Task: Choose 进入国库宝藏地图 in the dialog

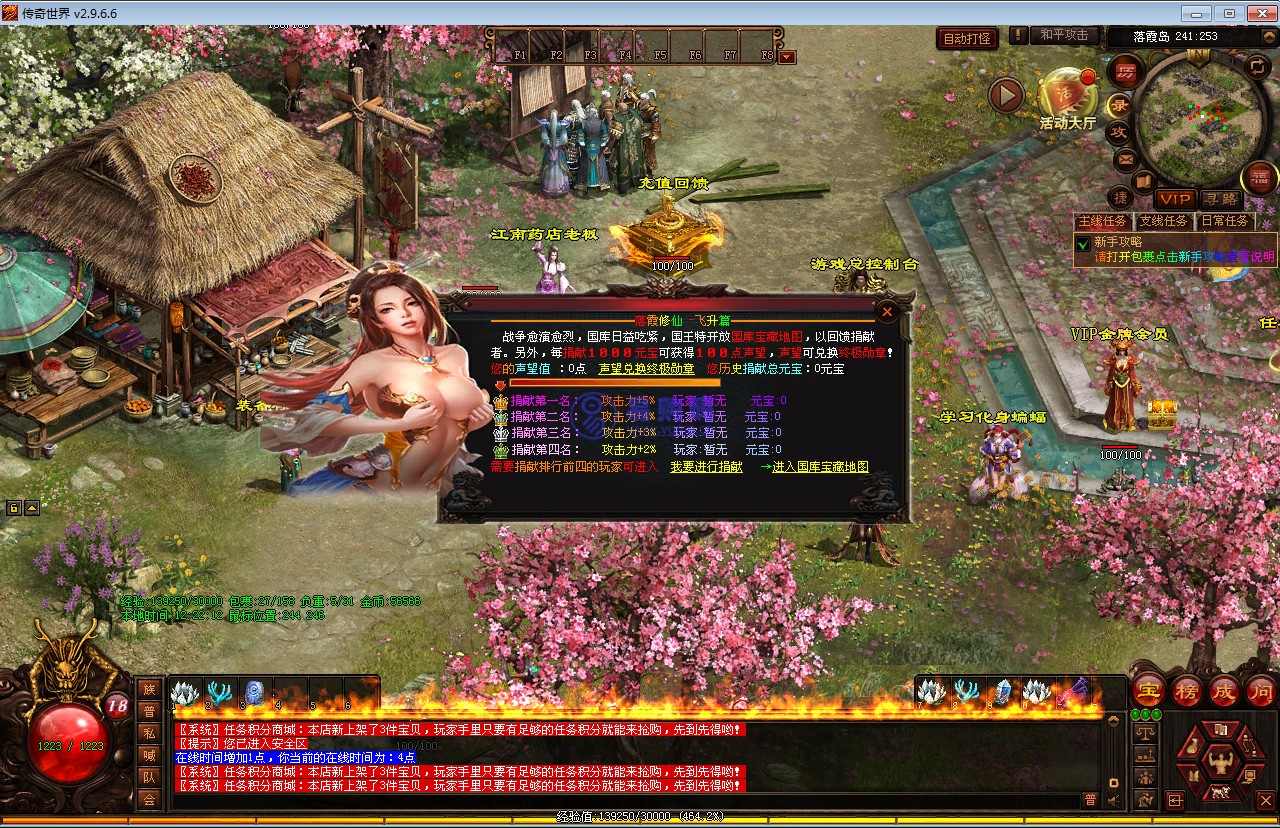Action: click(x=814, y=467)
